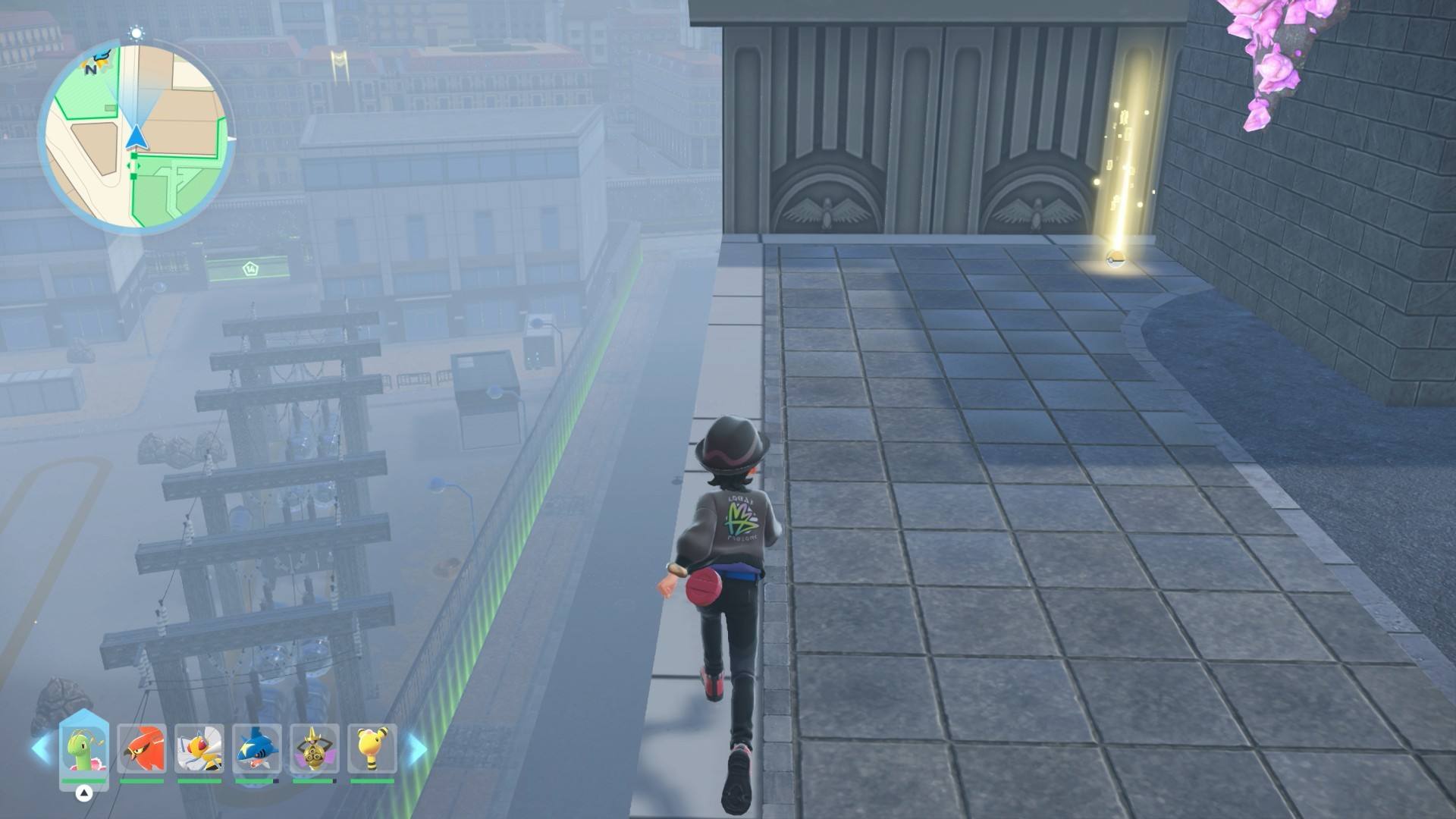Click the right arrow beside the party bar
The height and width of the screenshot is (819, 1456).
417,748
